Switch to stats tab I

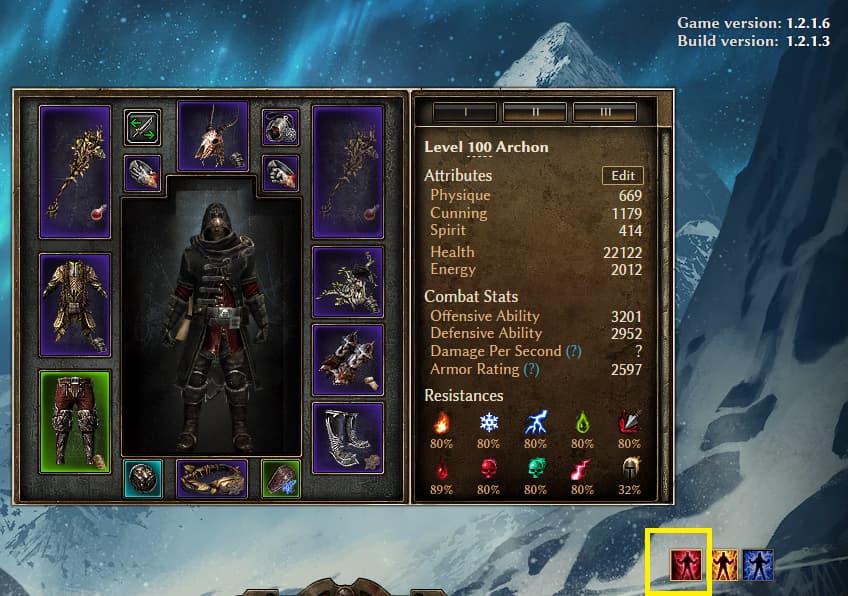coord(465,111)
